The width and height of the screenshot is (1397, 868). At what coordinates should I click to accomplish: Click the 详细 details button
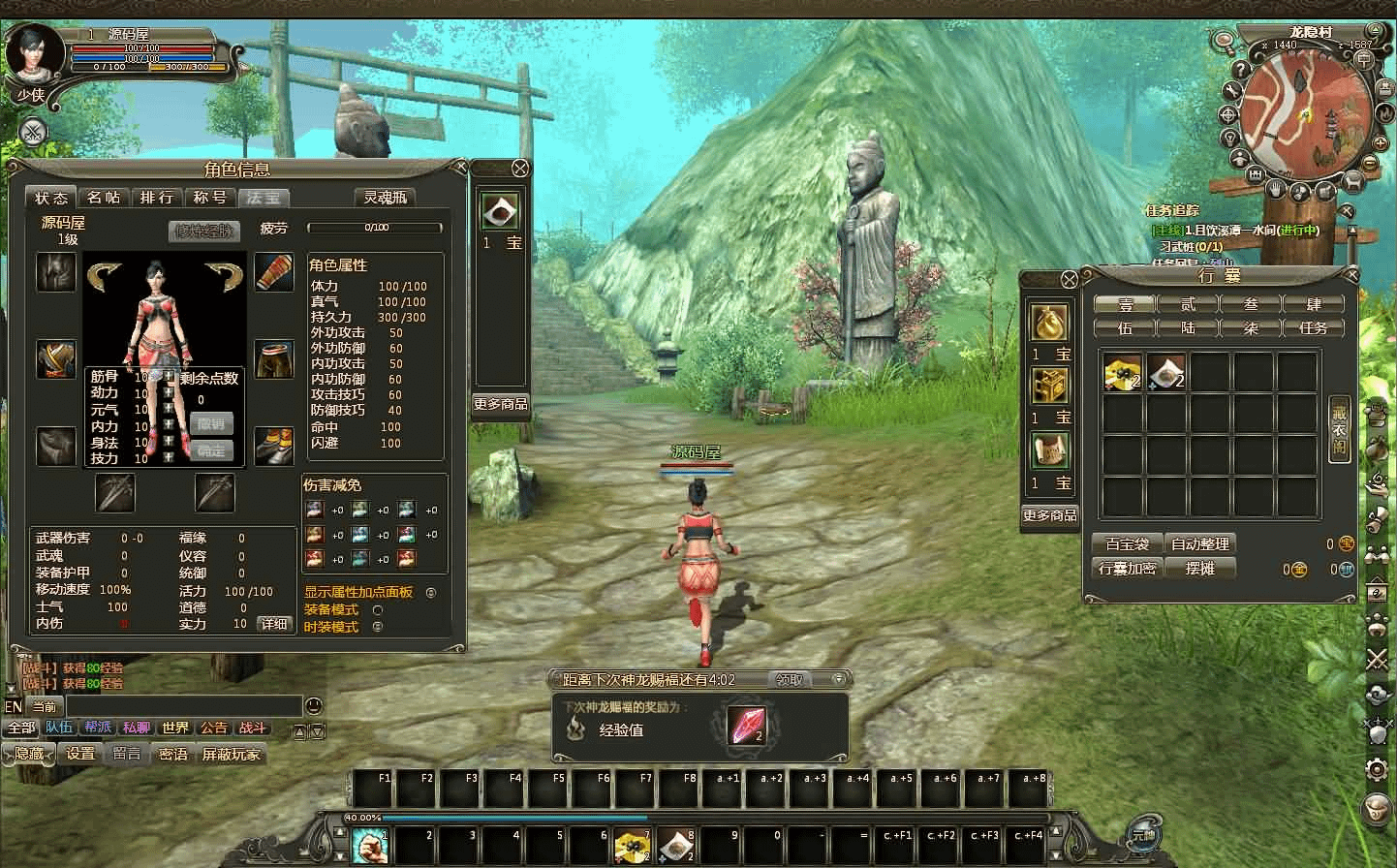click(x=274, y=624)
